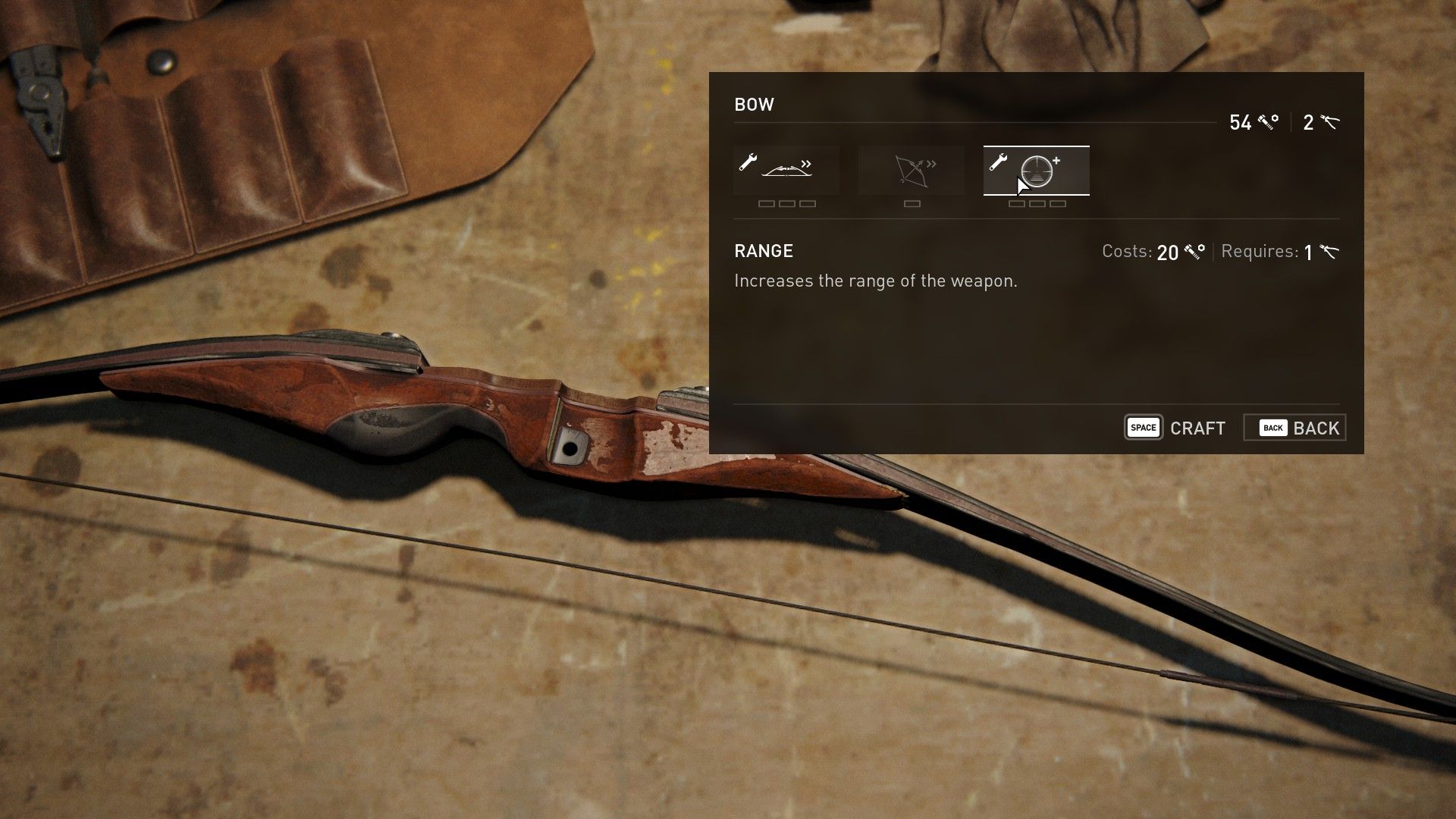Image resolution: width=1456 pixels, height=819 pixels.
Task: Select the draw speed upgrade slot
Action: (x=786, y=170)
